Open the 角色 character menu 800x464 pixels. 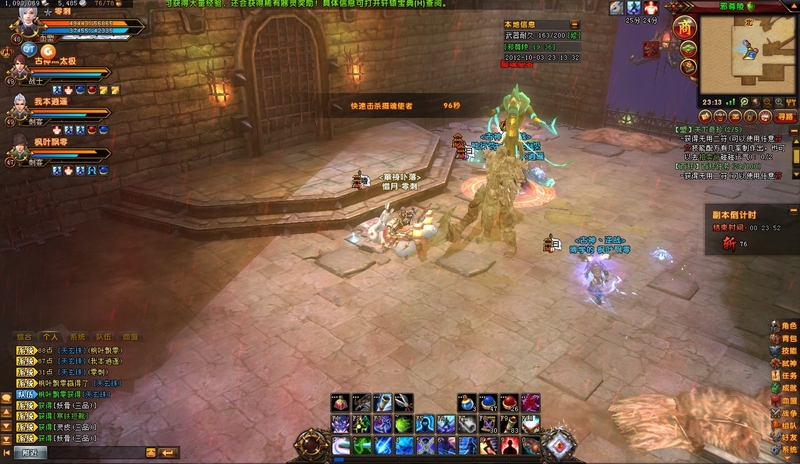(783, 326)
